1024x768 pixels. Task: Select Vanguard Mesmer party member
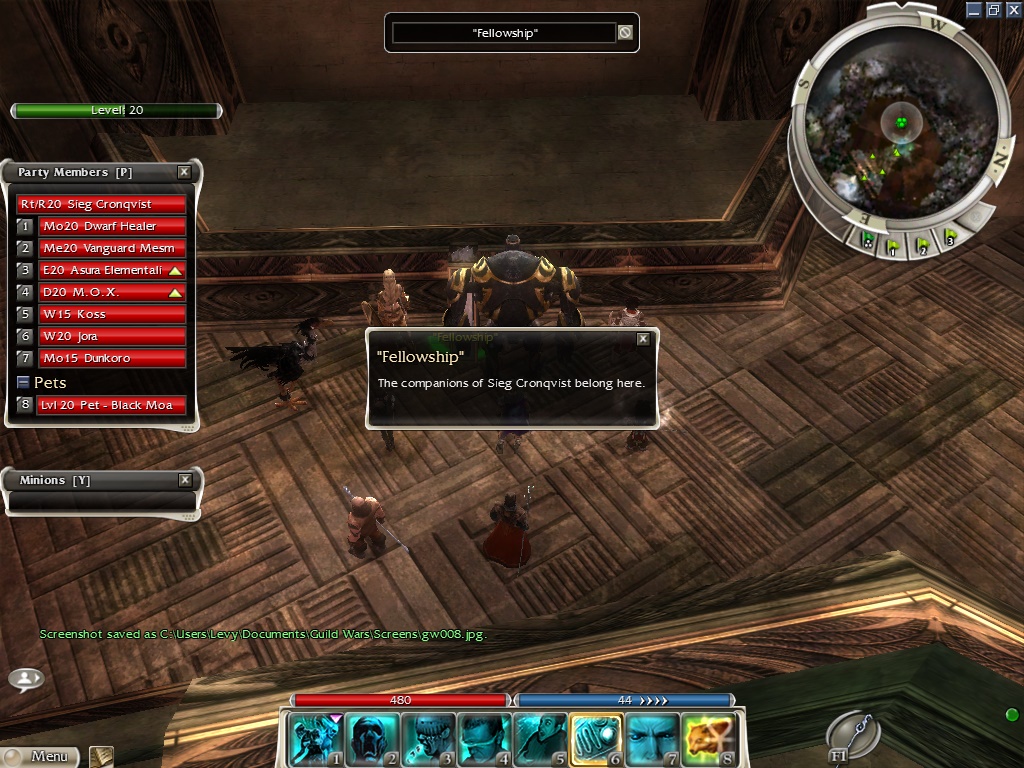(112, 248)
